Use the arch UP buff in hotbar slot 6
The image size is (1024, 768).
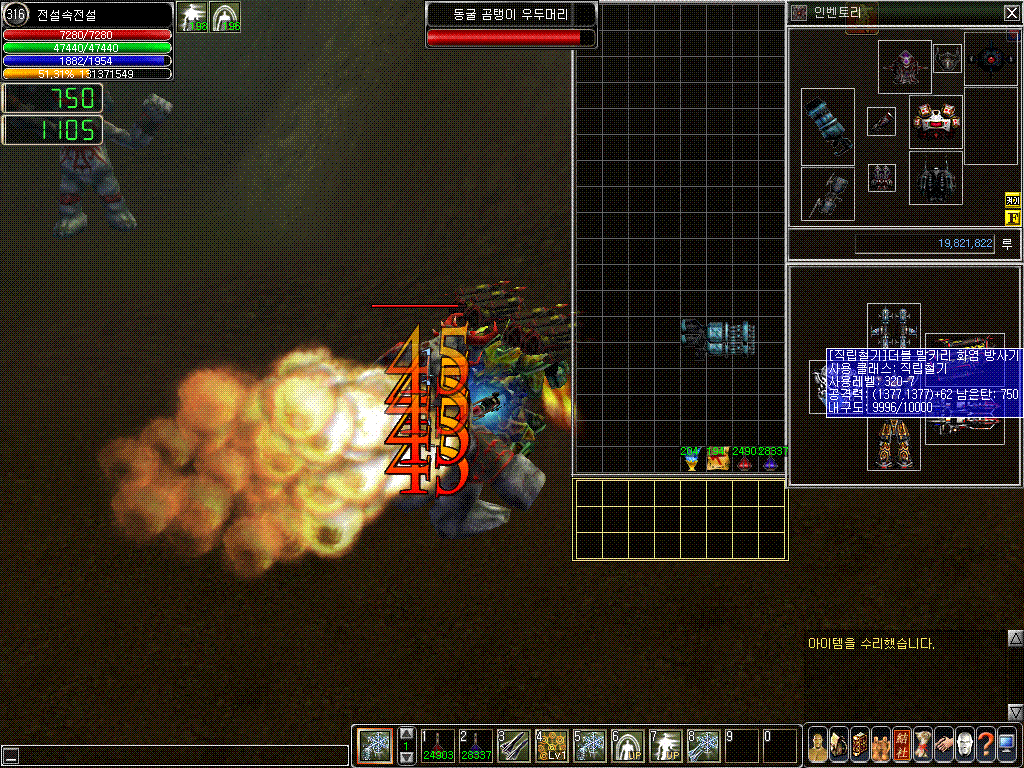(628, 745)
